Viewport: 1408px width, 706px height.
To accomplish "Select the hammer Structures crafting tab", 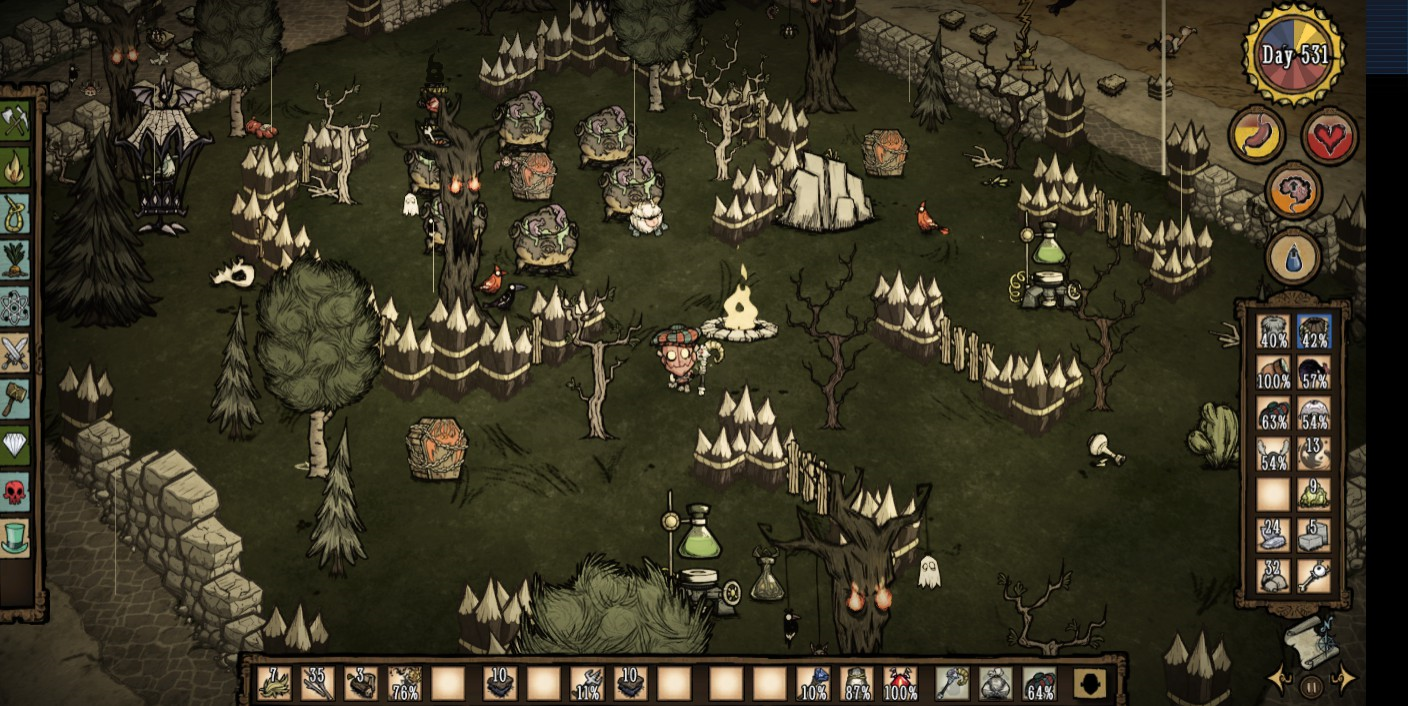I will point(15,399).
